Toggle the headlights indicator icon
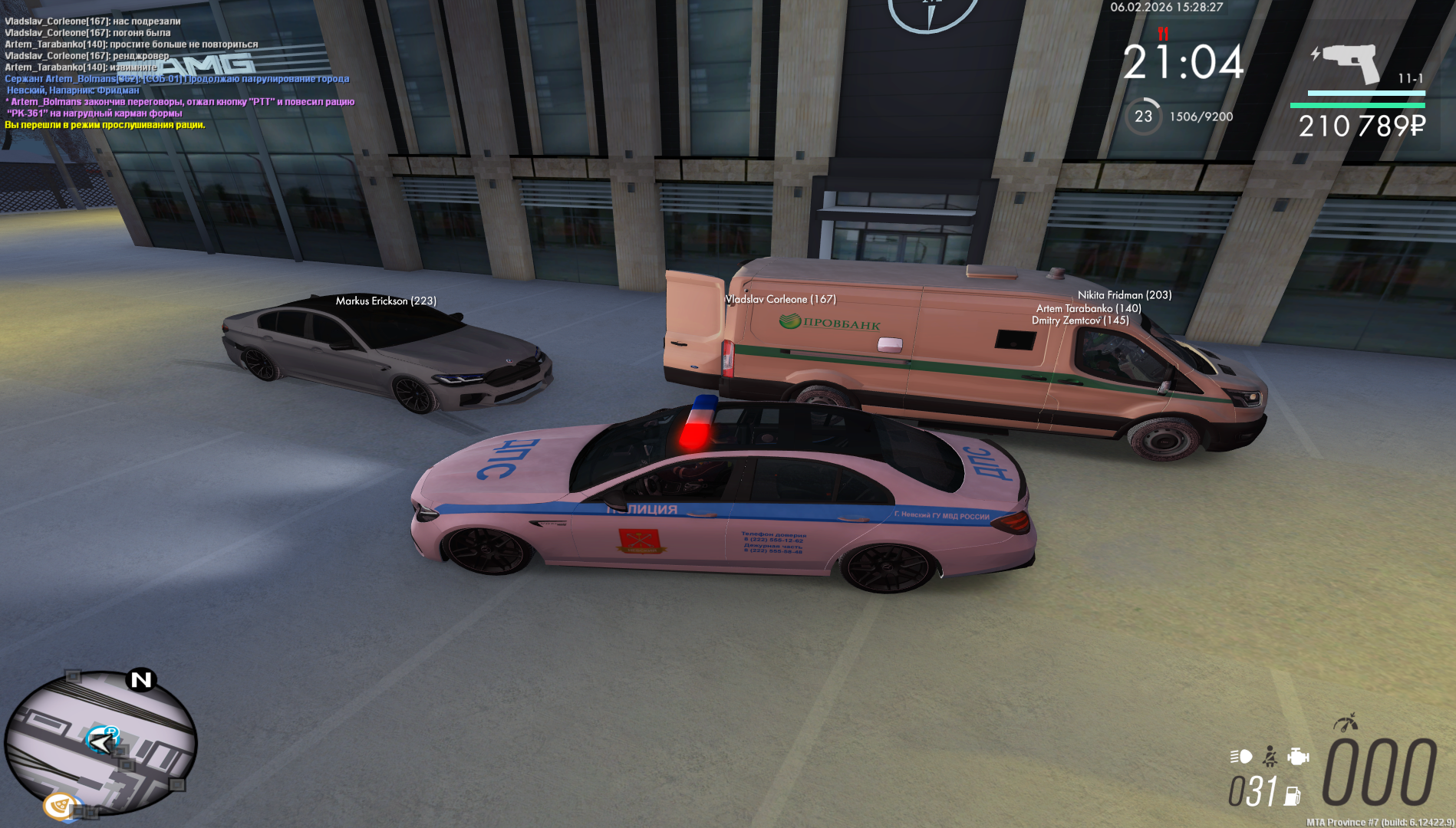The height and width of the screenshot is (828, 1456). [1240, 757]
